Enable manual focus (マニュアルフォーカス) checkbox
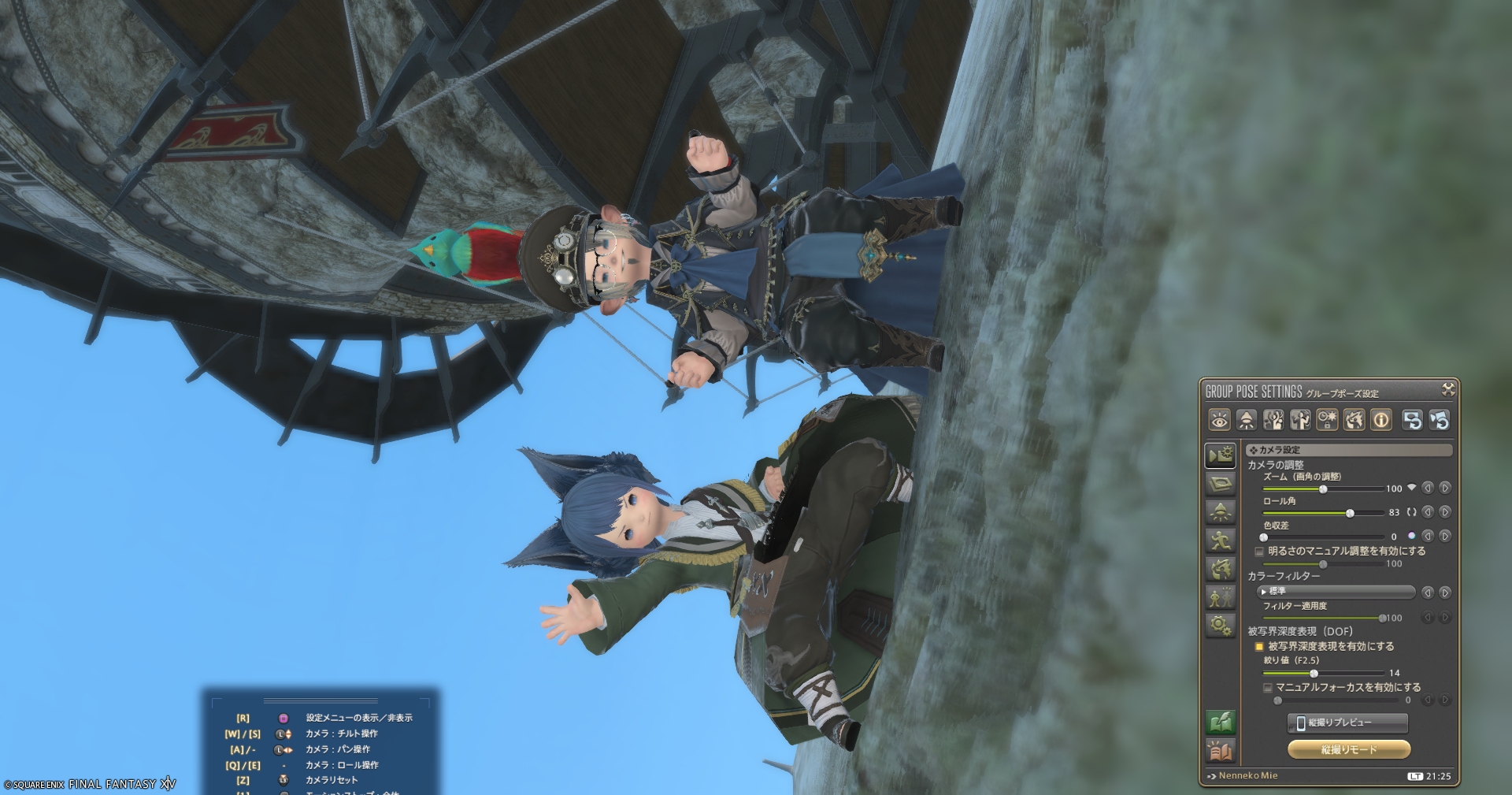 (1267, 688)
